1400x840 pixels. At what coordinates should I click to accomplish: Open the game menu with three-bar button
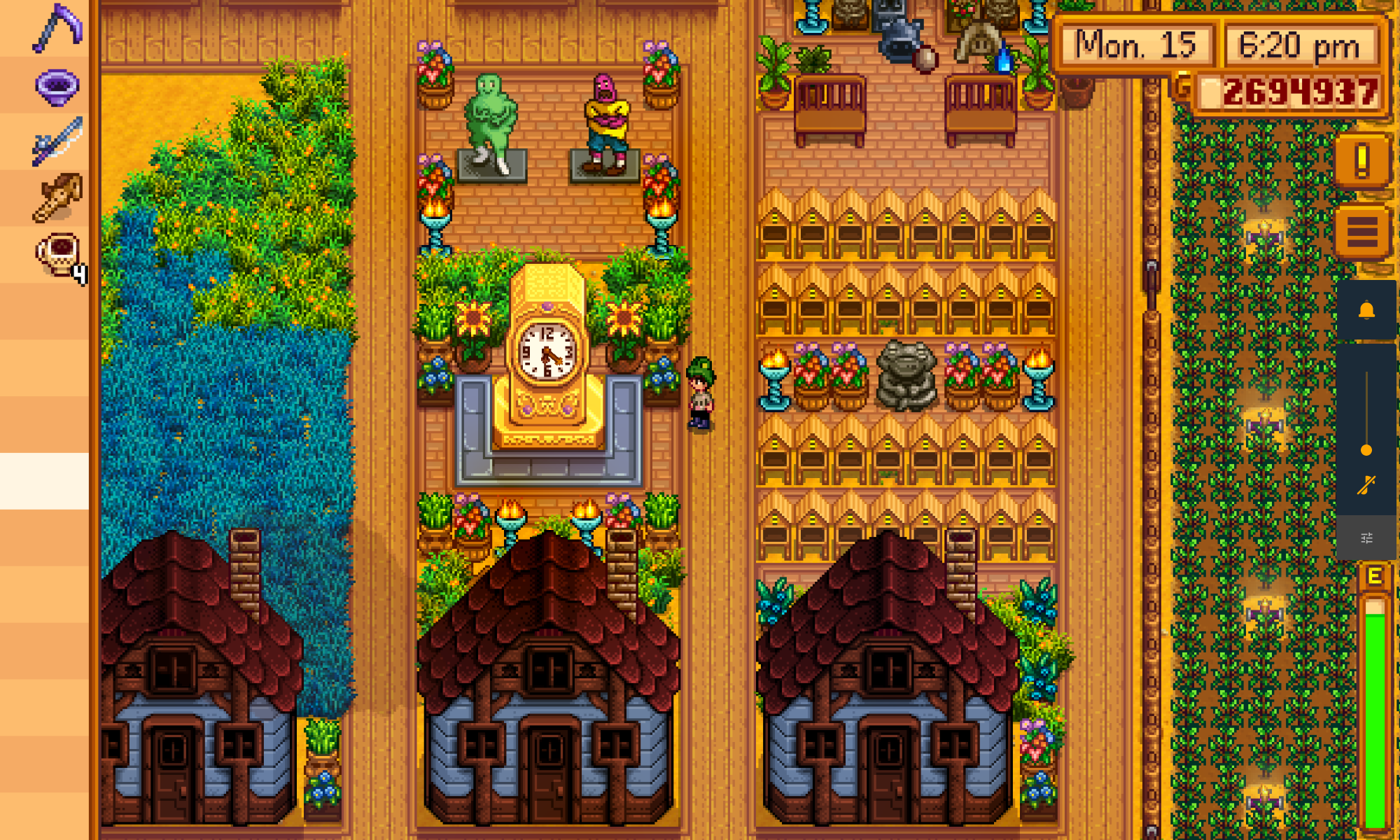click(x=1361, y=232)
